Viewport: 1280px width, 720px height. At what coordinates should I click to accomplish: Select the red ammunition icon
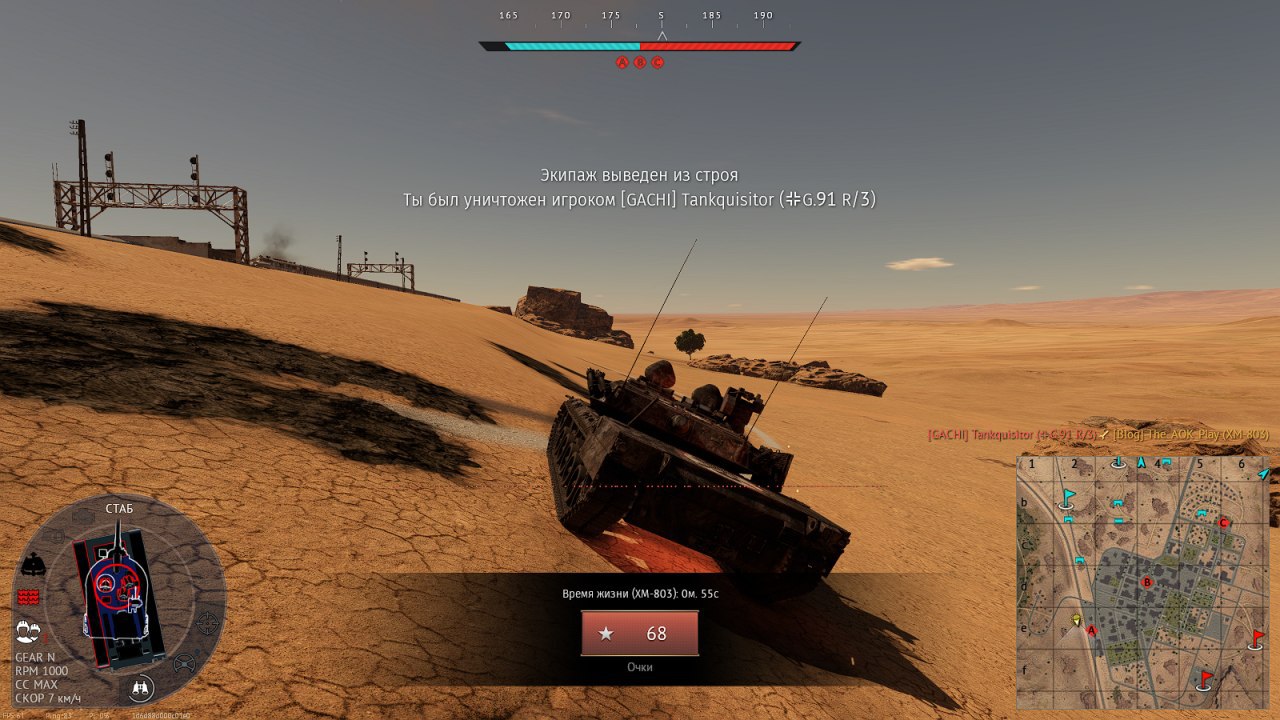point(28,597)
